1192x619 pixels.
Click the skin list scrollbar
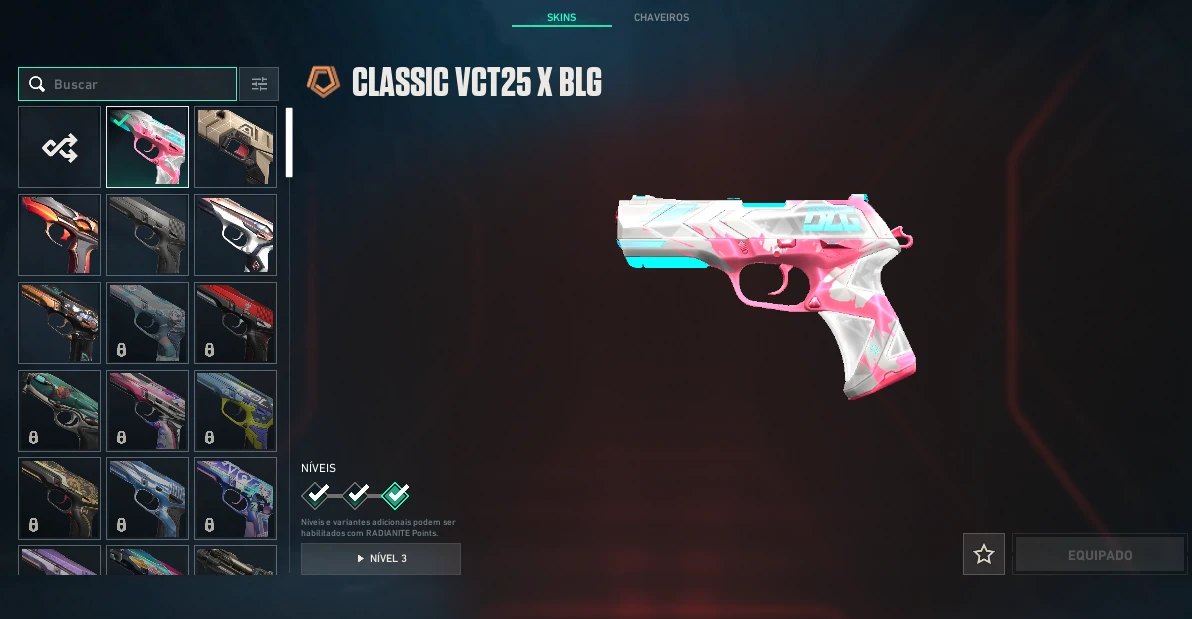point(289,142)
